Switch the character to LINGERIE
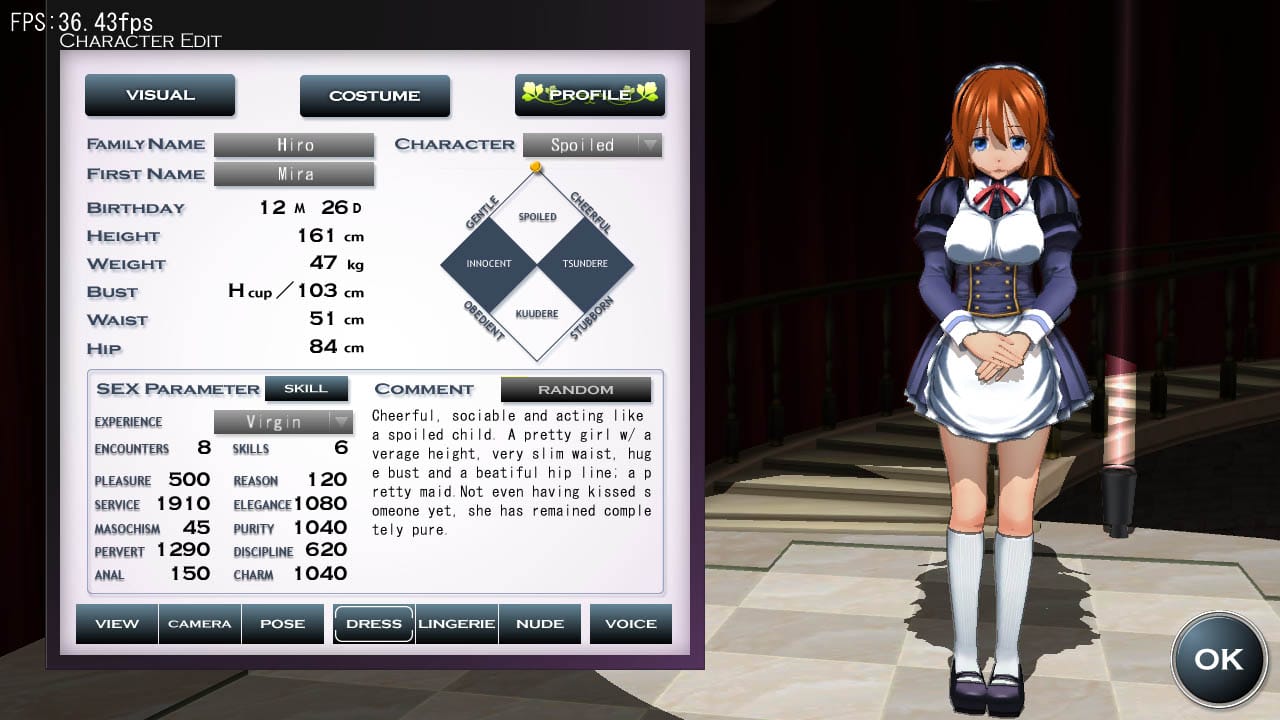1280x720 pixels. click(456, 623)
